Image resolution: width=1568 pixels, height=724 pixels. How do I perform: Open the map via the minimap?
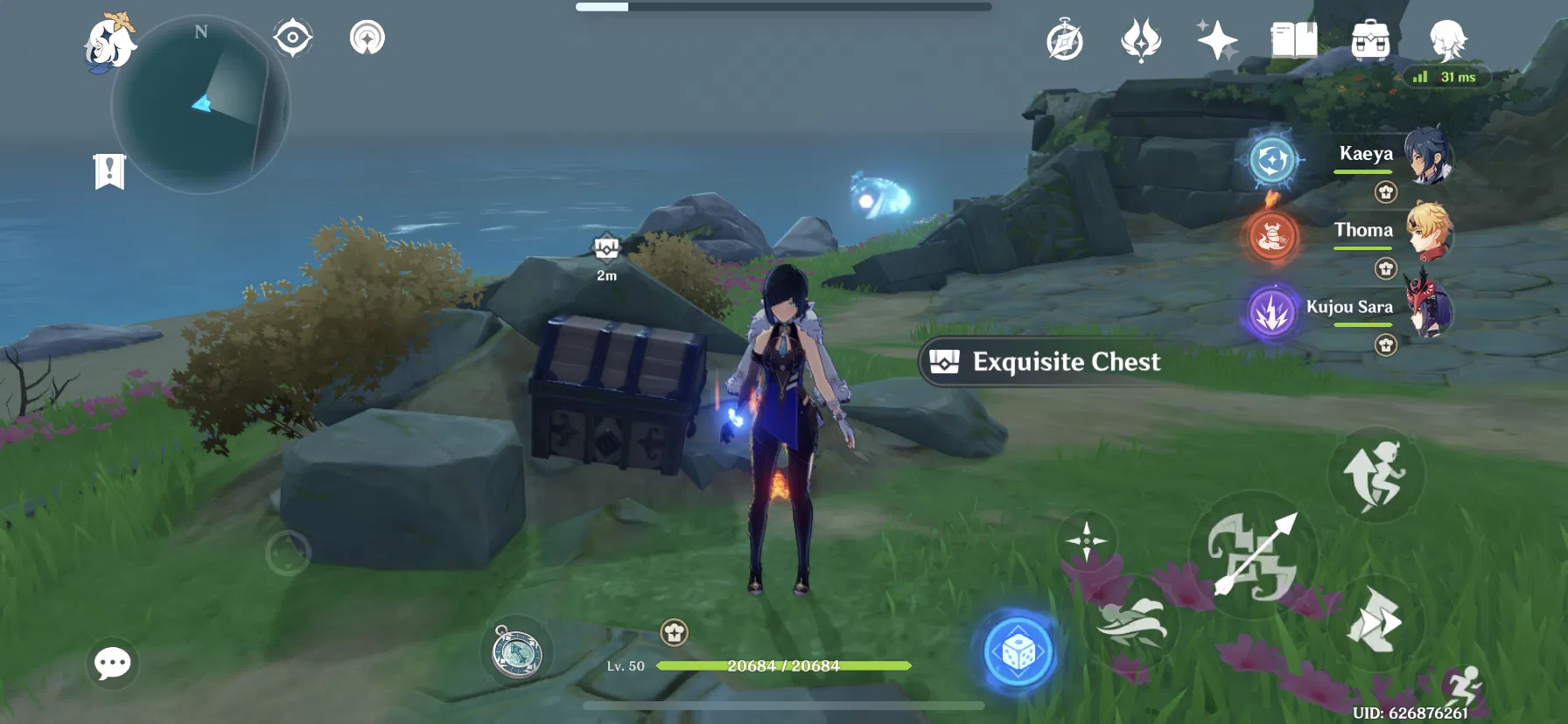tap(201, 105)
